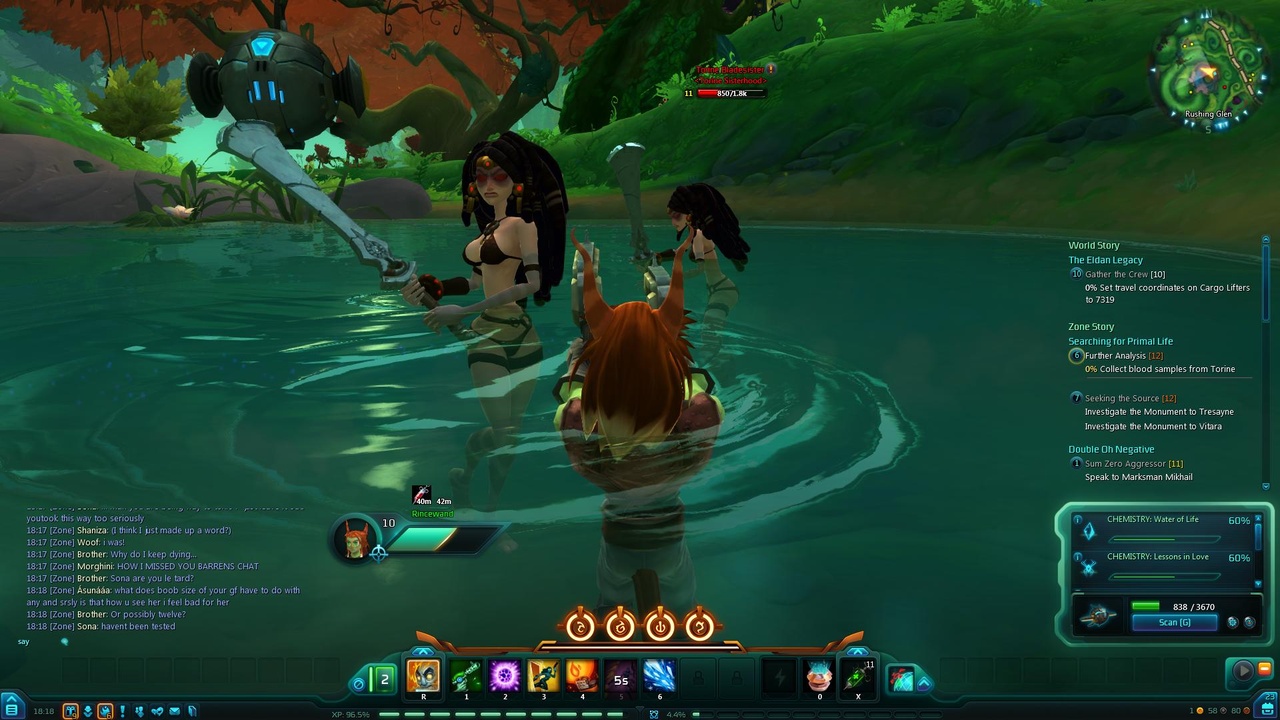The width and height of the screenshot is (1280, 720).
Task: Open the gift rewards icon showing 9 claims
Action: coord(71,710)
